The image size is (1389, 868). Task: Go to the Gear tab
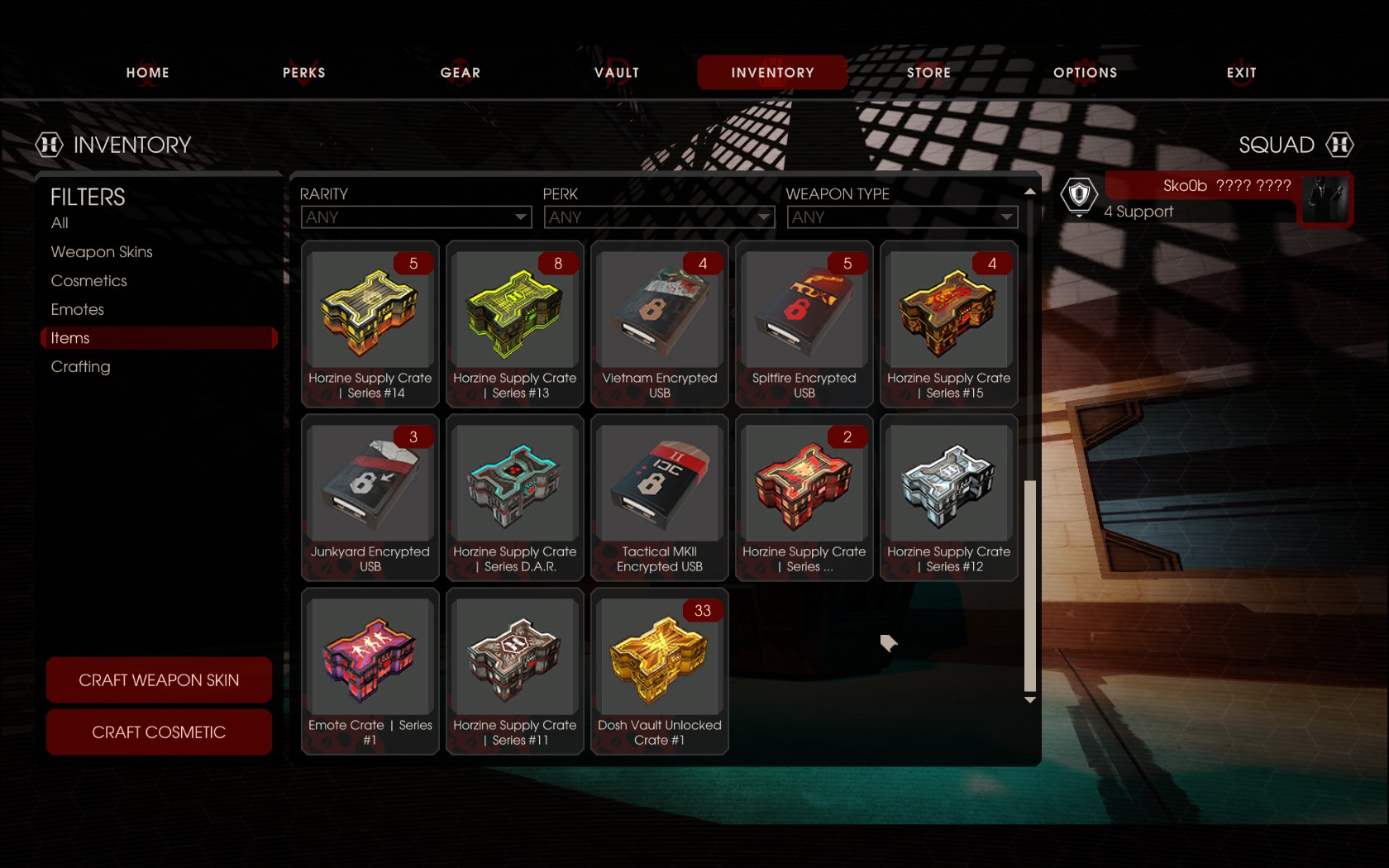point(460,73)
